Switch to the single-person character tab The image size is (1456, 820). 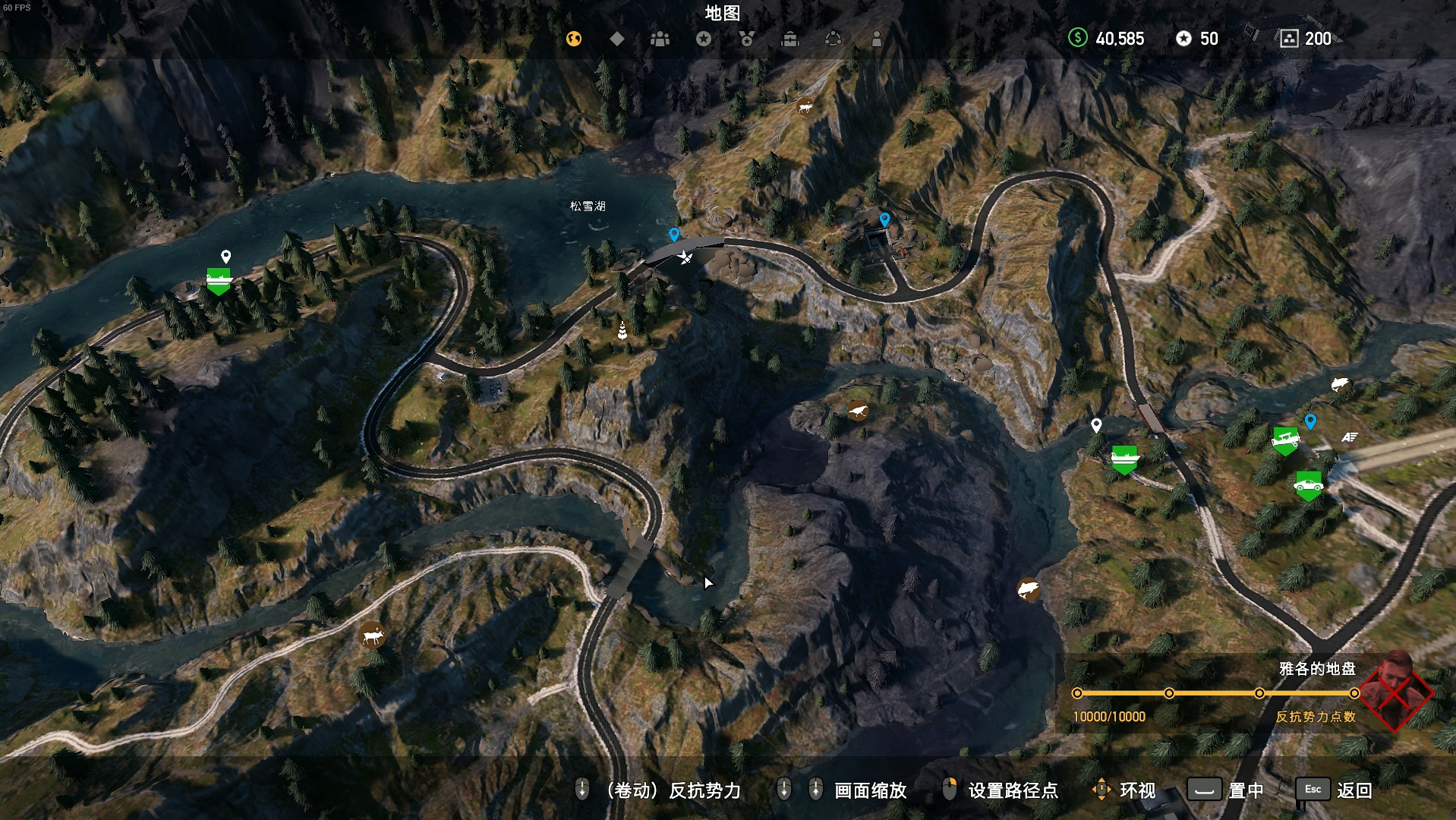[x=876, y=39]
